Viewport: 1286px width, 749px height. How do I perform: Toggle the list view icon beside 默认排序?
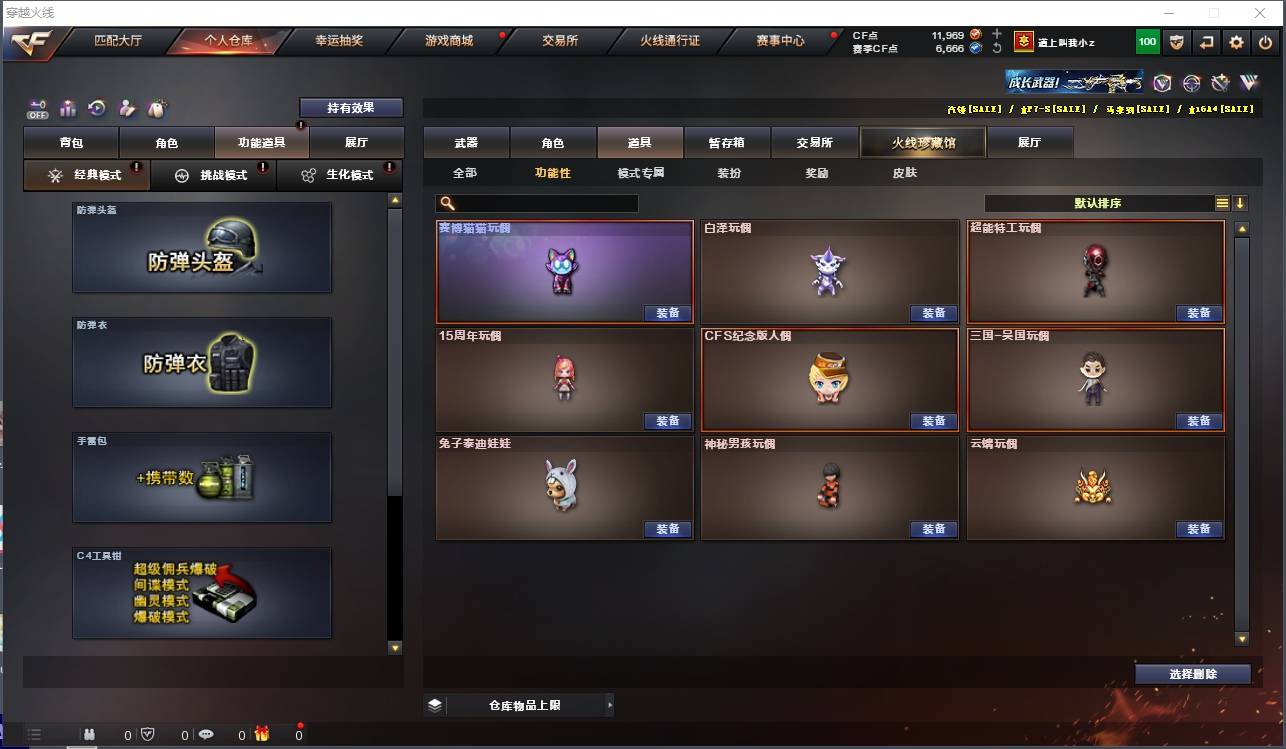(x=1221, y=202)
